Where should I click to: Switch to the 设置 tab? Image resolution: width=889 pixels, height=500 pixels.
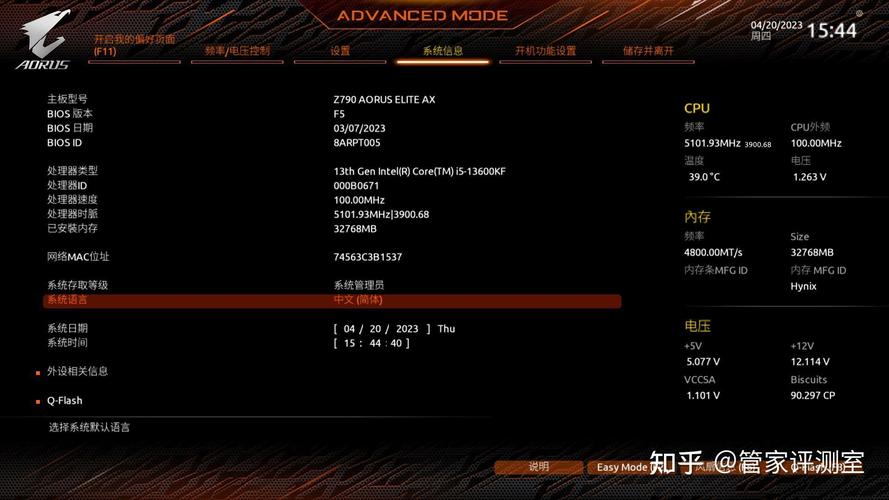(x=340, y=51)
